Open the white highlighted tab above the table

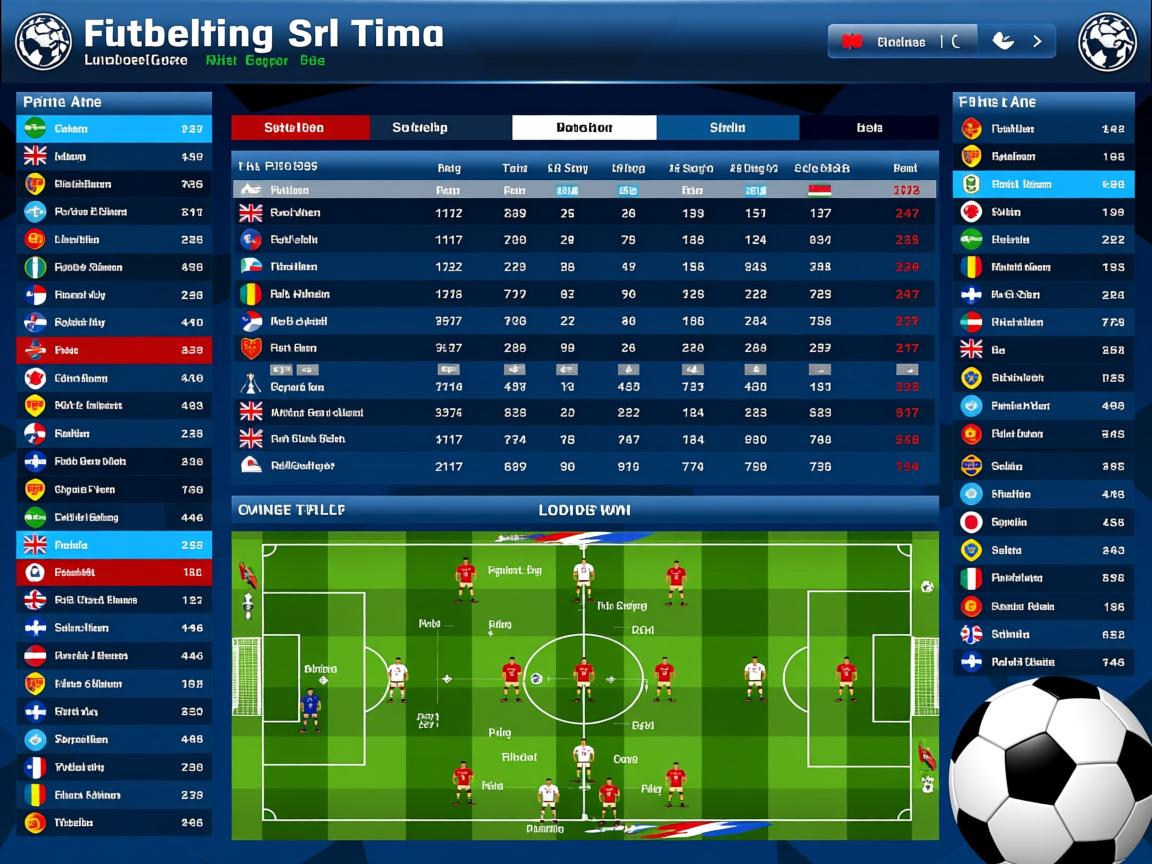click(x=584, y=128)
